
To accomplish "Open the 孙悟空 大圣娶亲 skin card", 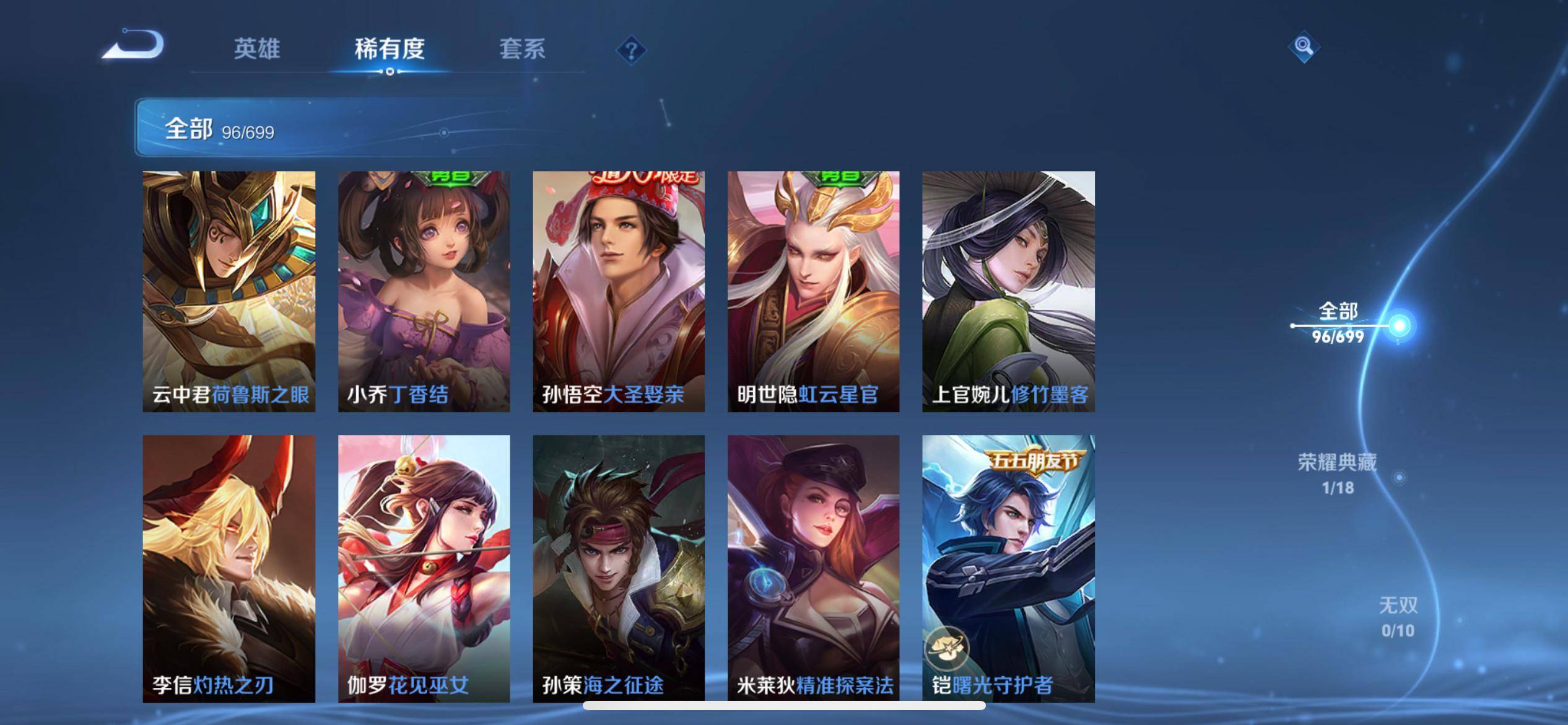I will 619,291.
